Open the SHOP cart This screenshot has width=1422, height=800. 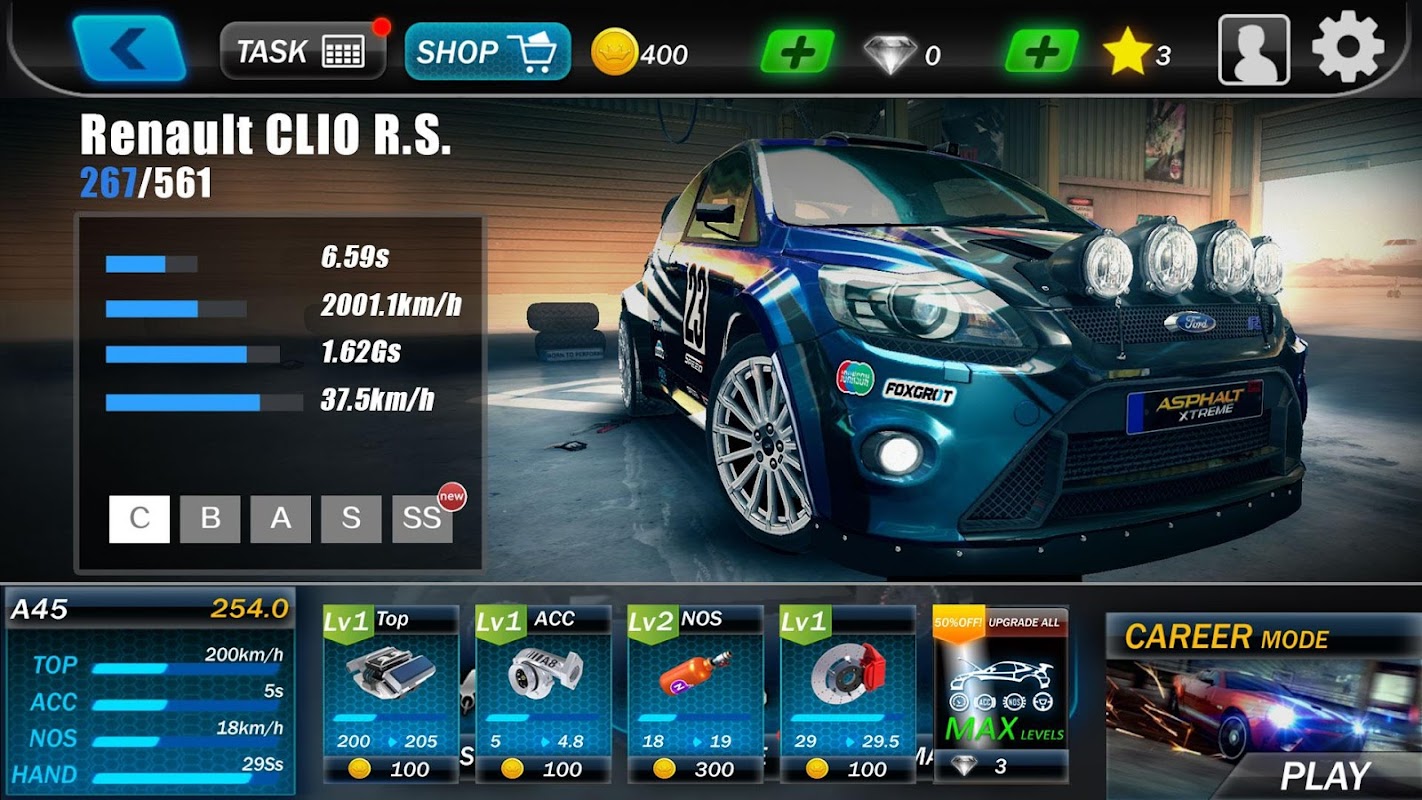[487, 51]
